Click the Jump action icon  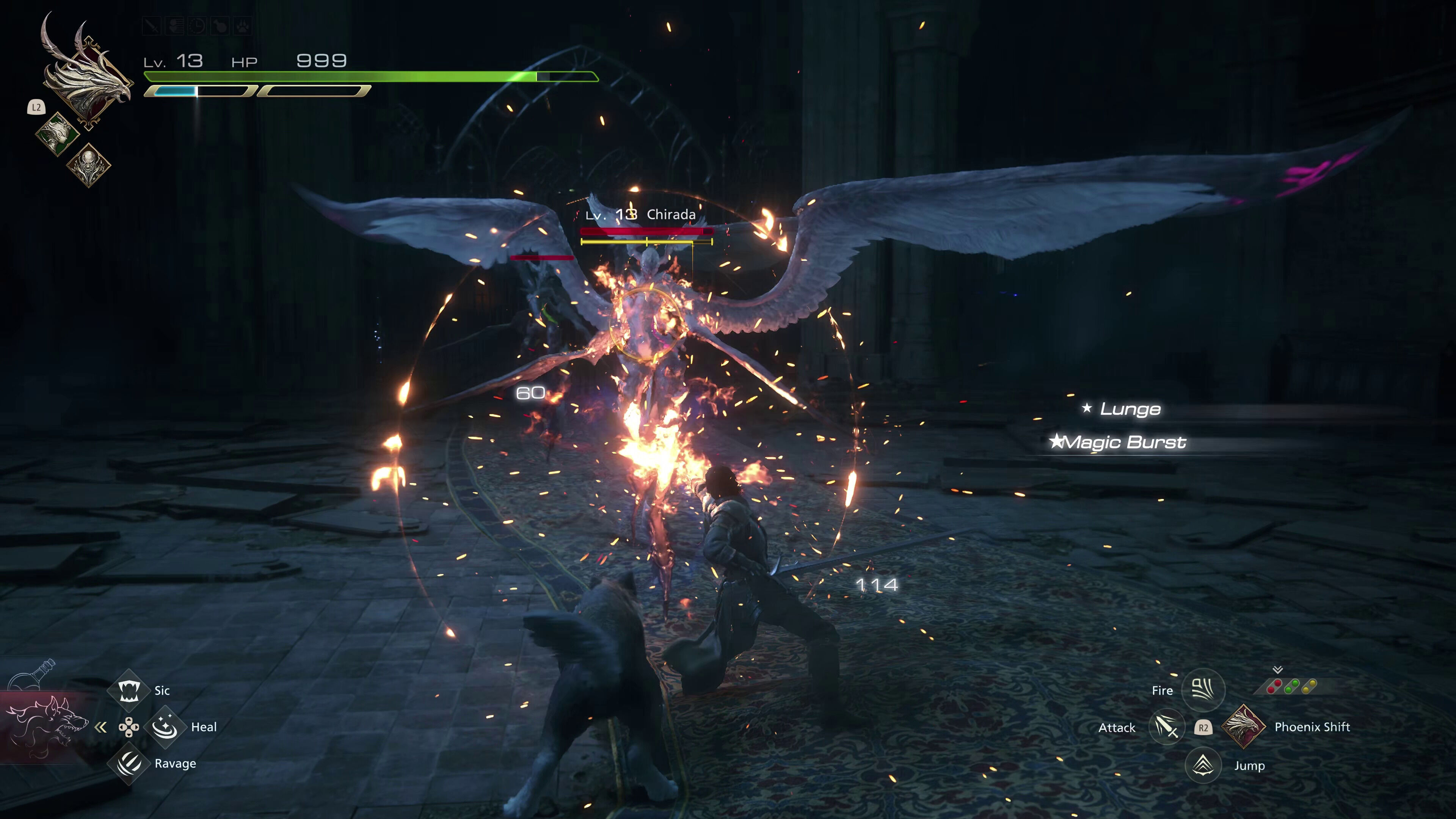click(x=1203, y=765)
